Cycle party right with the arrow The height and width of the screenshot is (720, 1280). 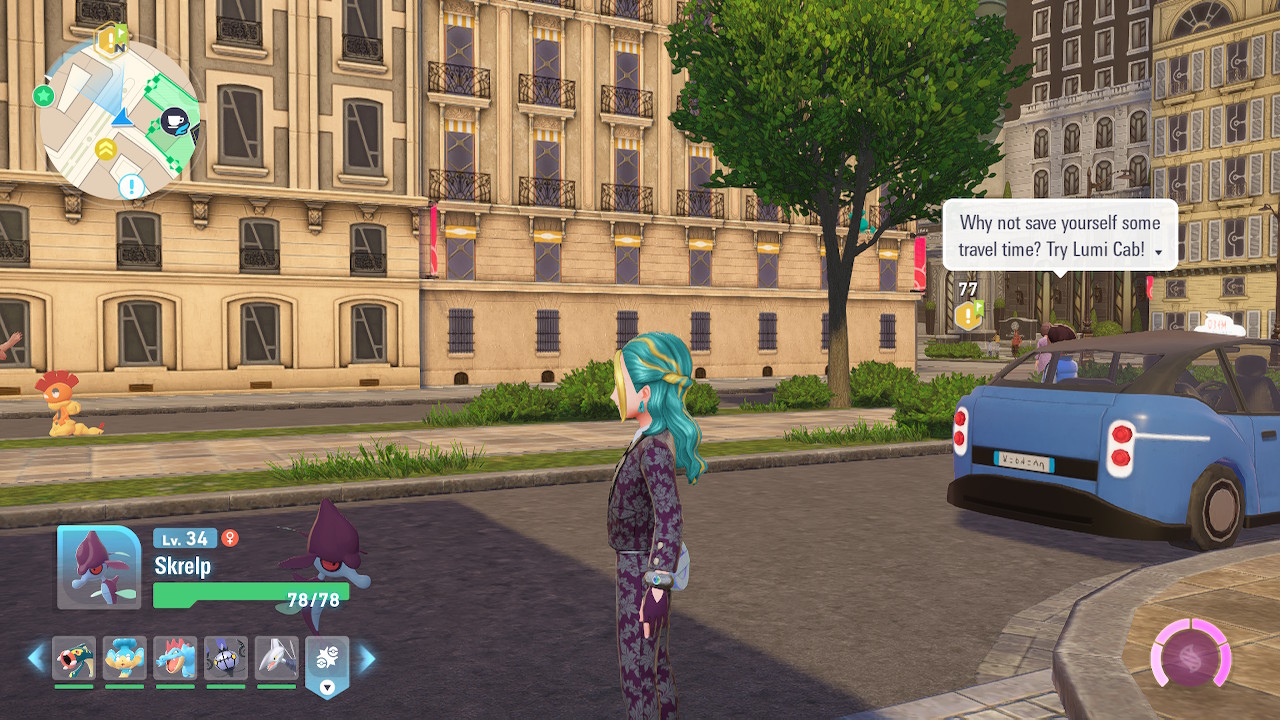point(367,658)
